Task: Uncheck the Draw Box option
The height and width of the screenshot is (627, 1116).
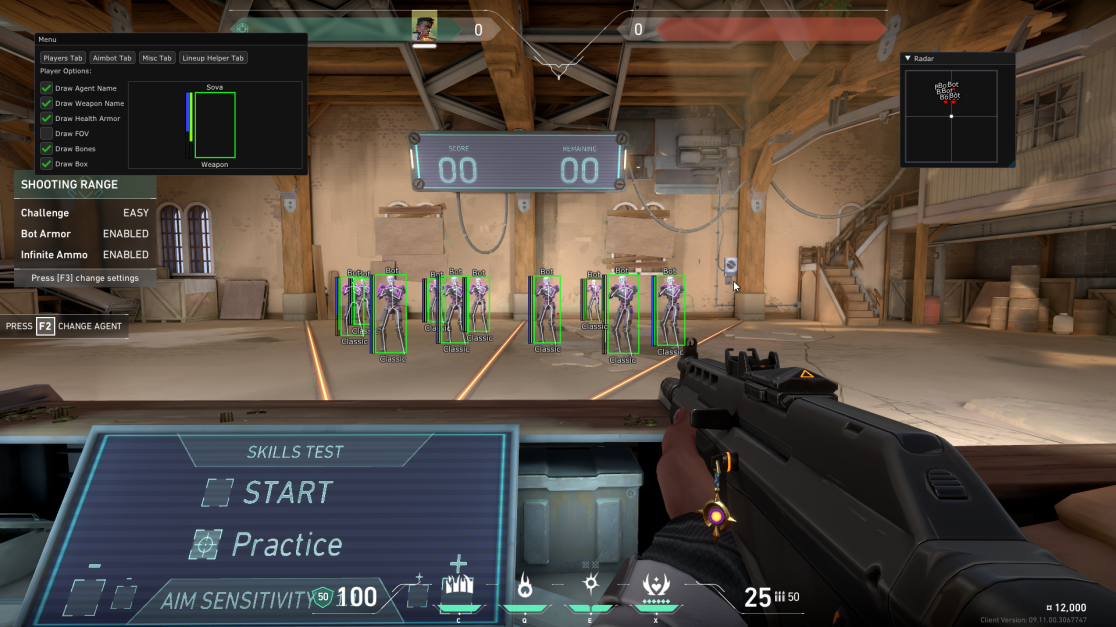Action: click(x=47, y=164)
